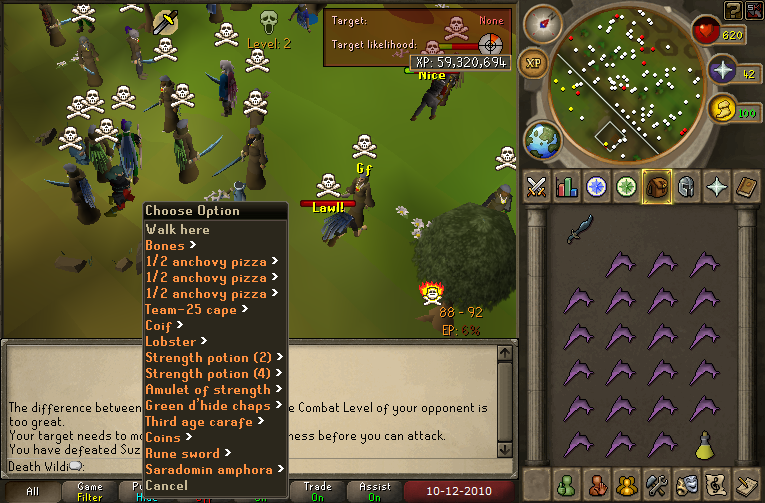
Task: Choose the Saradomin amphora option
Action: click(208, 469)
